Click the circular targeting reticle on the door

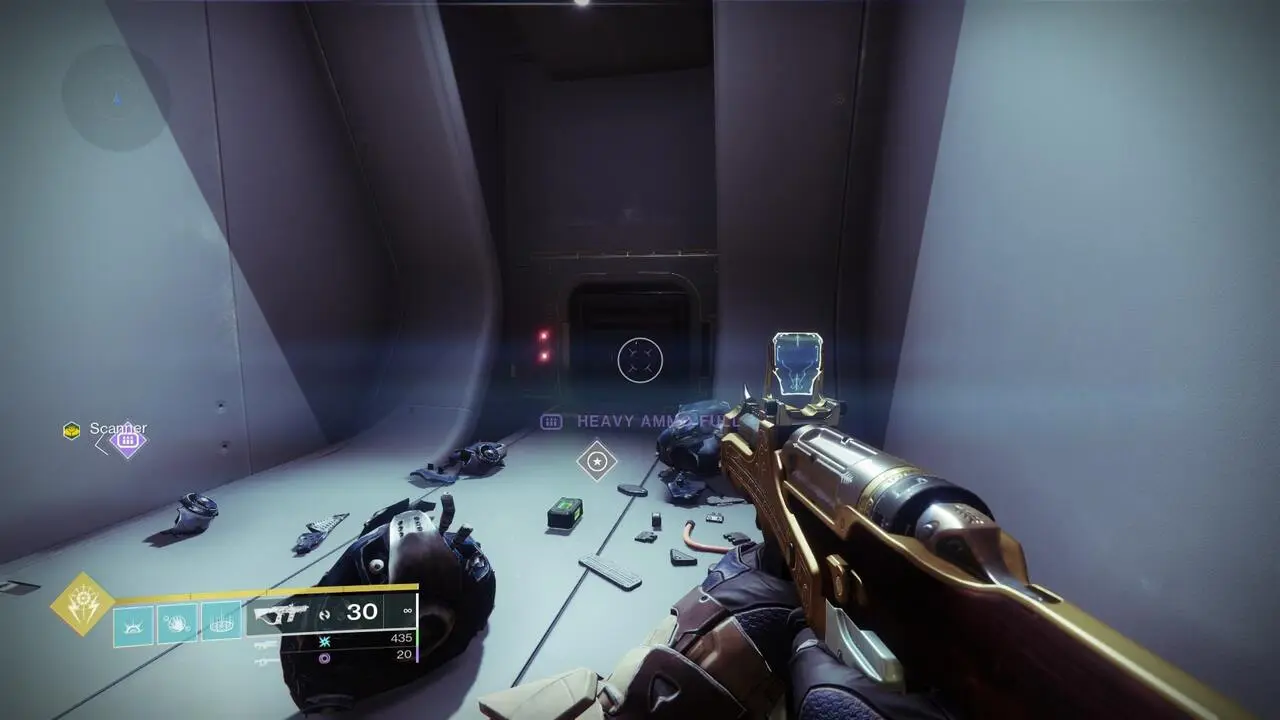[639, 360]
